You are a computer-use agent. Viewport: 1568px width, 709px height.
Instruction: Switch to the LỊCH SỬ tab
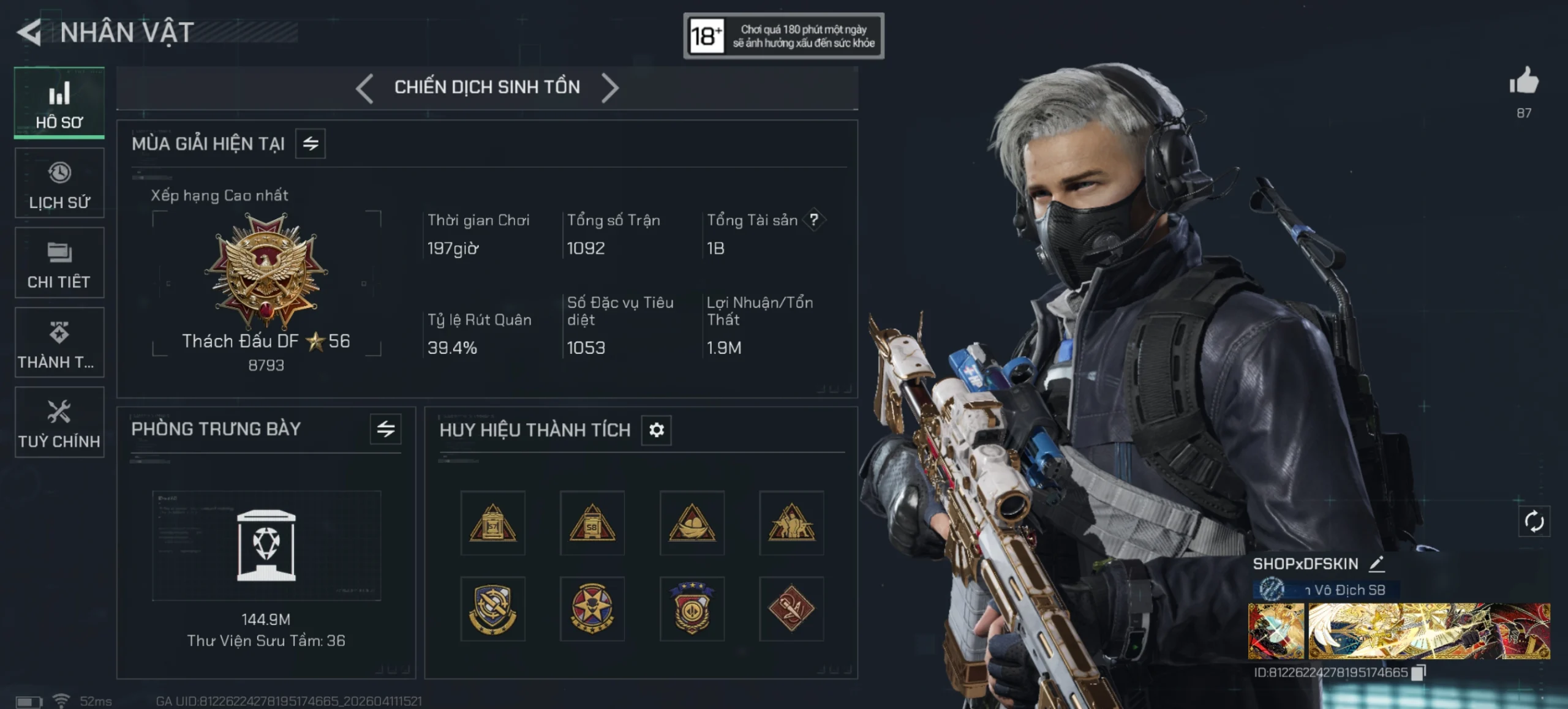pyautogui.click(x=59, y=183)
